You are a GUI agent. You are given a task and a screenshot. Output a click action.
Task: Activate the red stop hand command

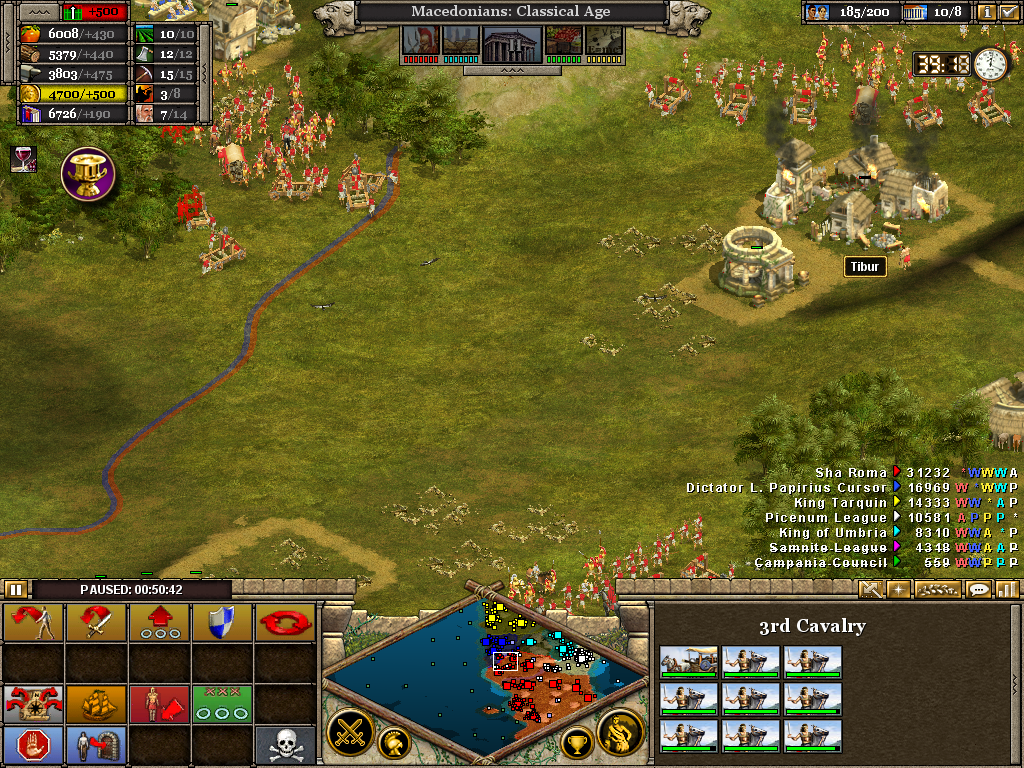click(x=33, y=745)
